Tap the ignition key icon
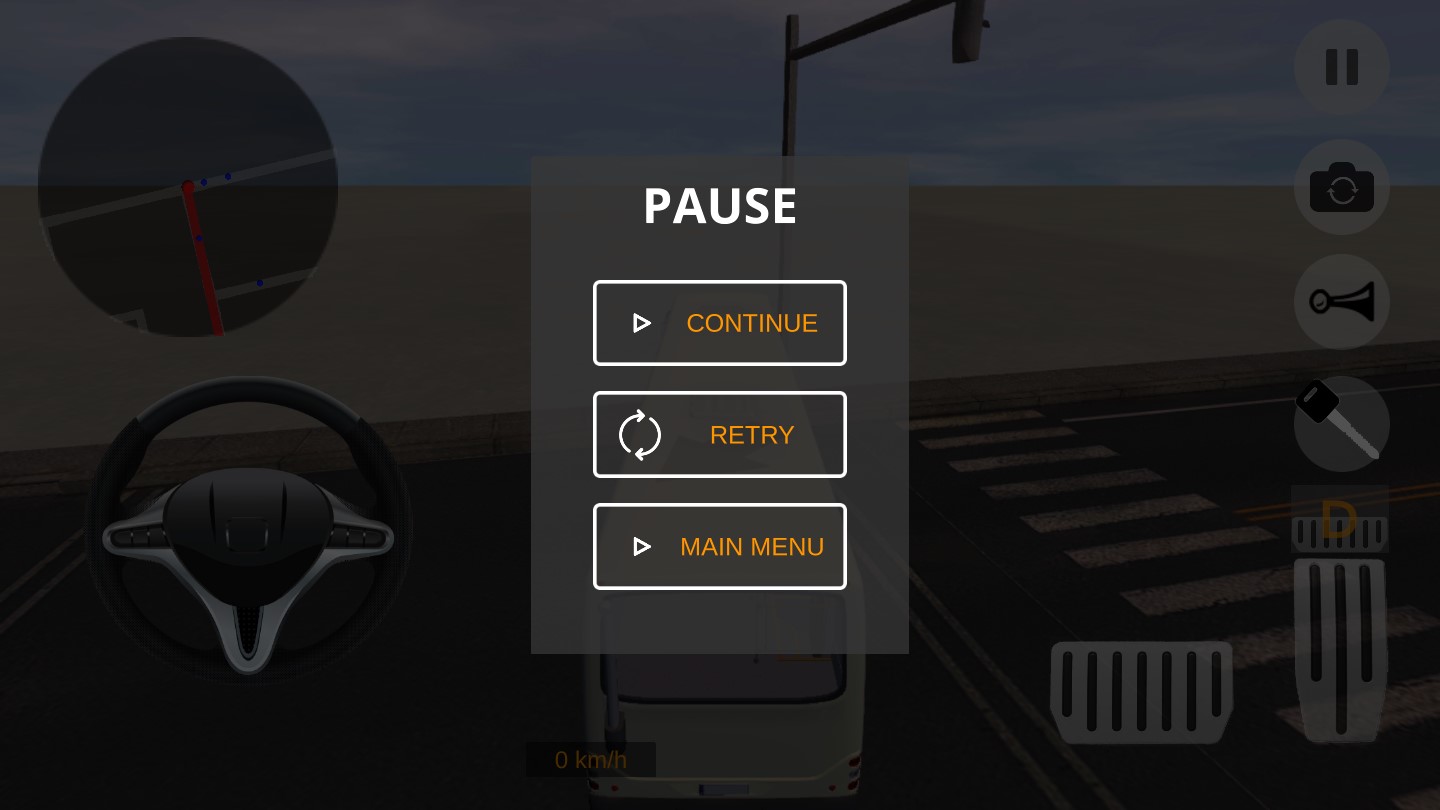 pos(1341,424)
